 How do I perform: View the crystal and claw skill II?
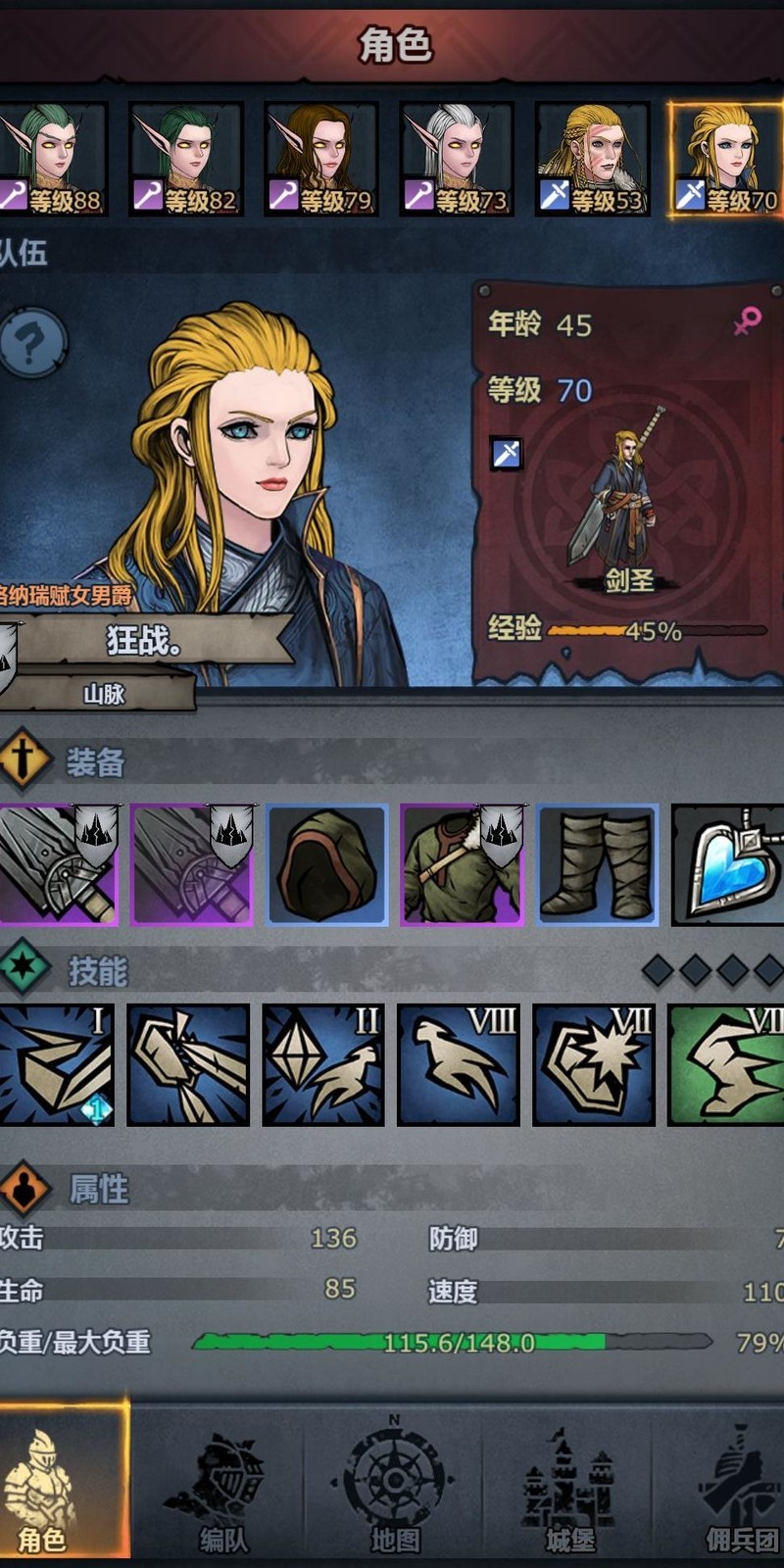[323, 1065]
